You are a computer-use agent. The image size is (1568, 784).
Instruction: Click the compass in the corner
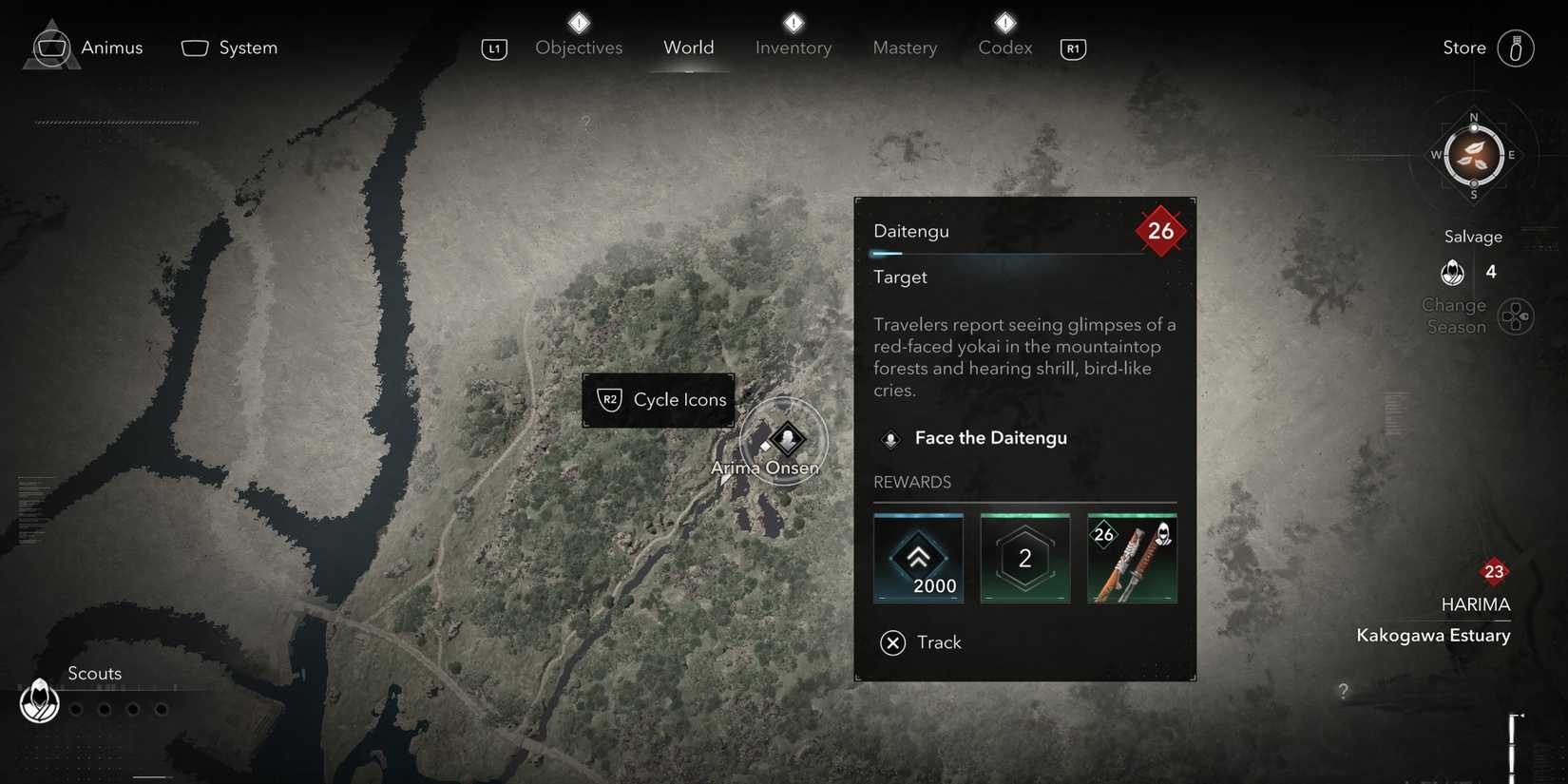1473,156
